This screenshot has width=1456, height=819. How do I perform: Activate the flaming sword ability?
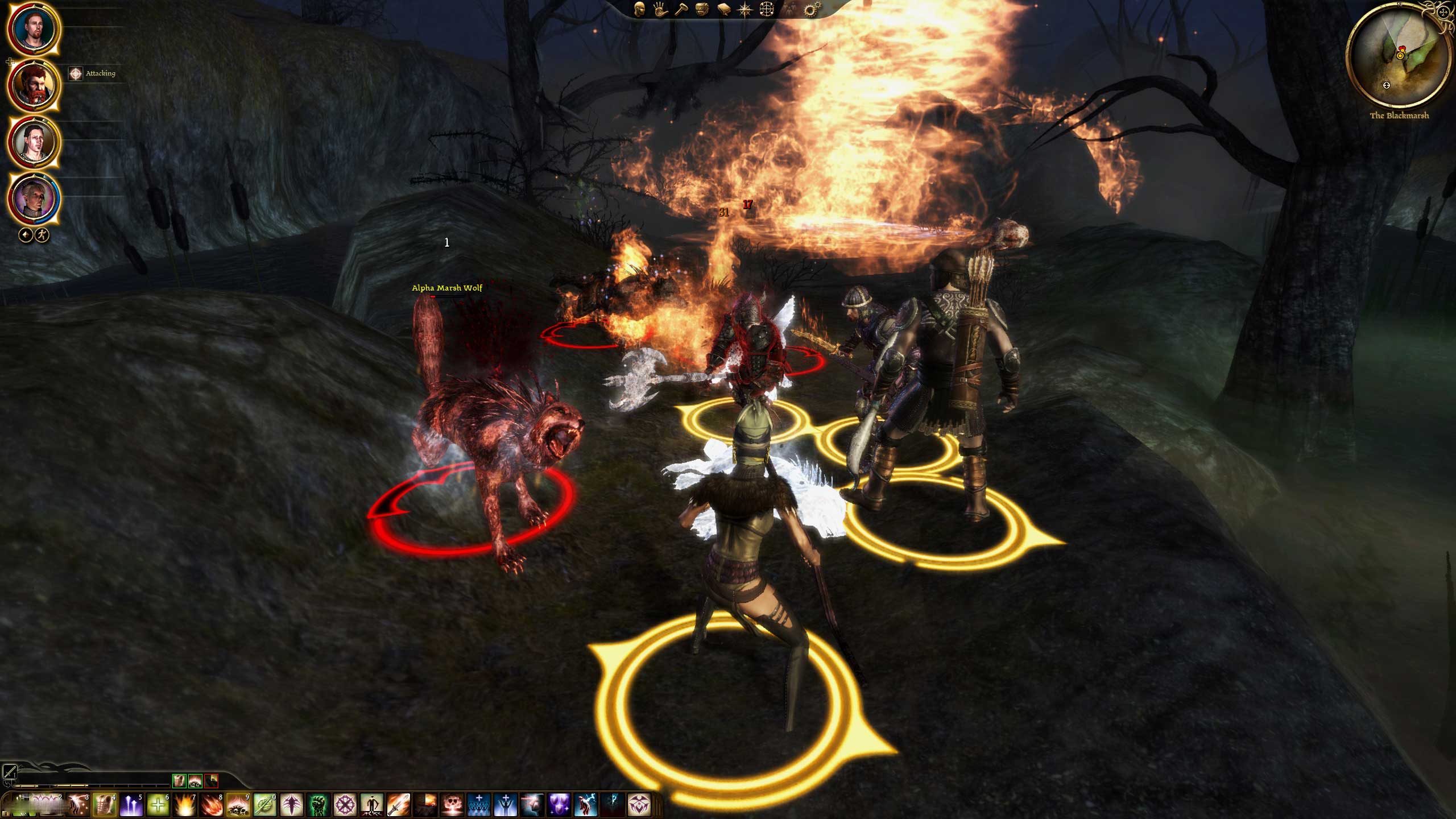pos(398,805)
